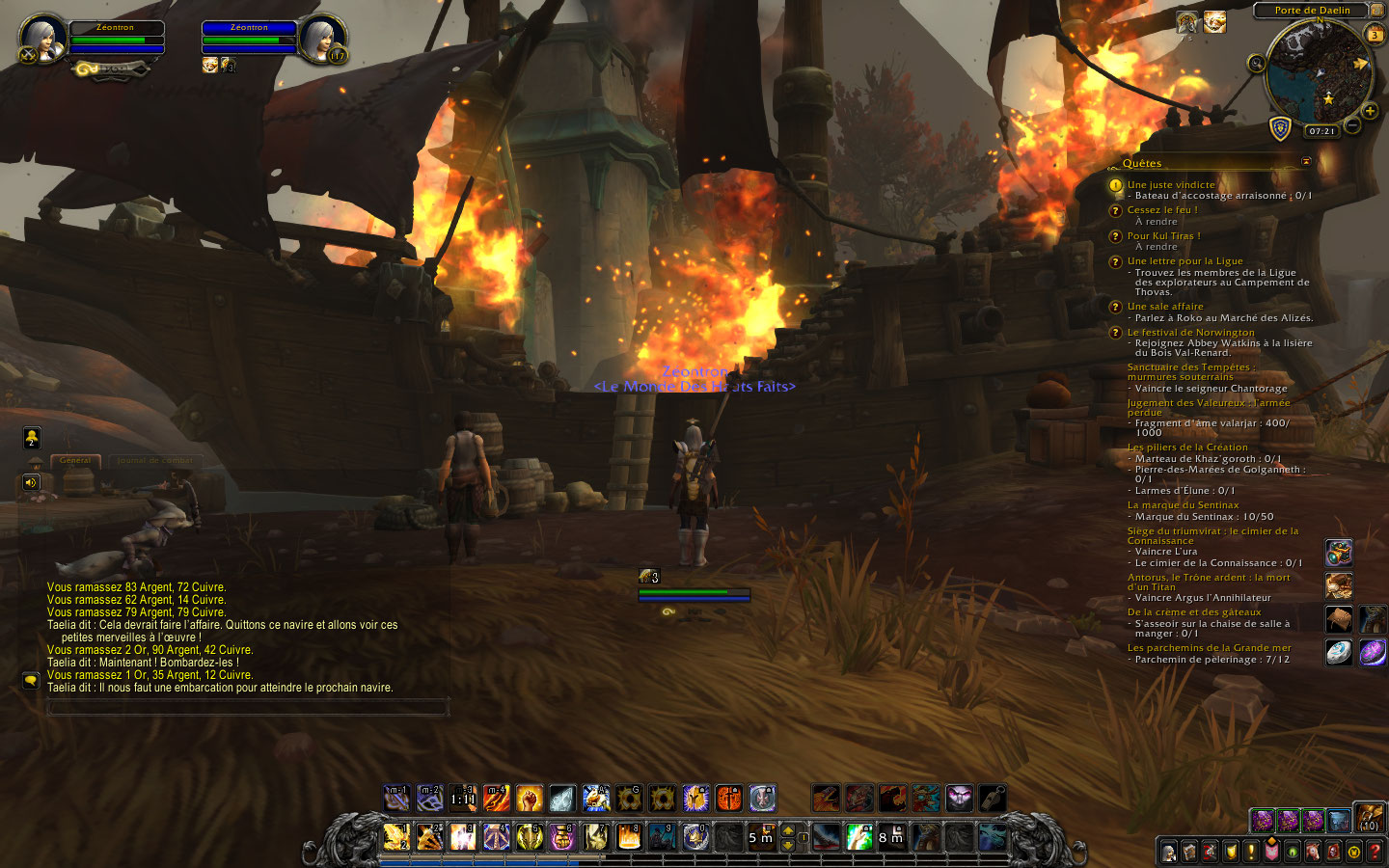Open the yellow exclamation quest log button
Viewport: 1389px width, 868px height.
1251,852
